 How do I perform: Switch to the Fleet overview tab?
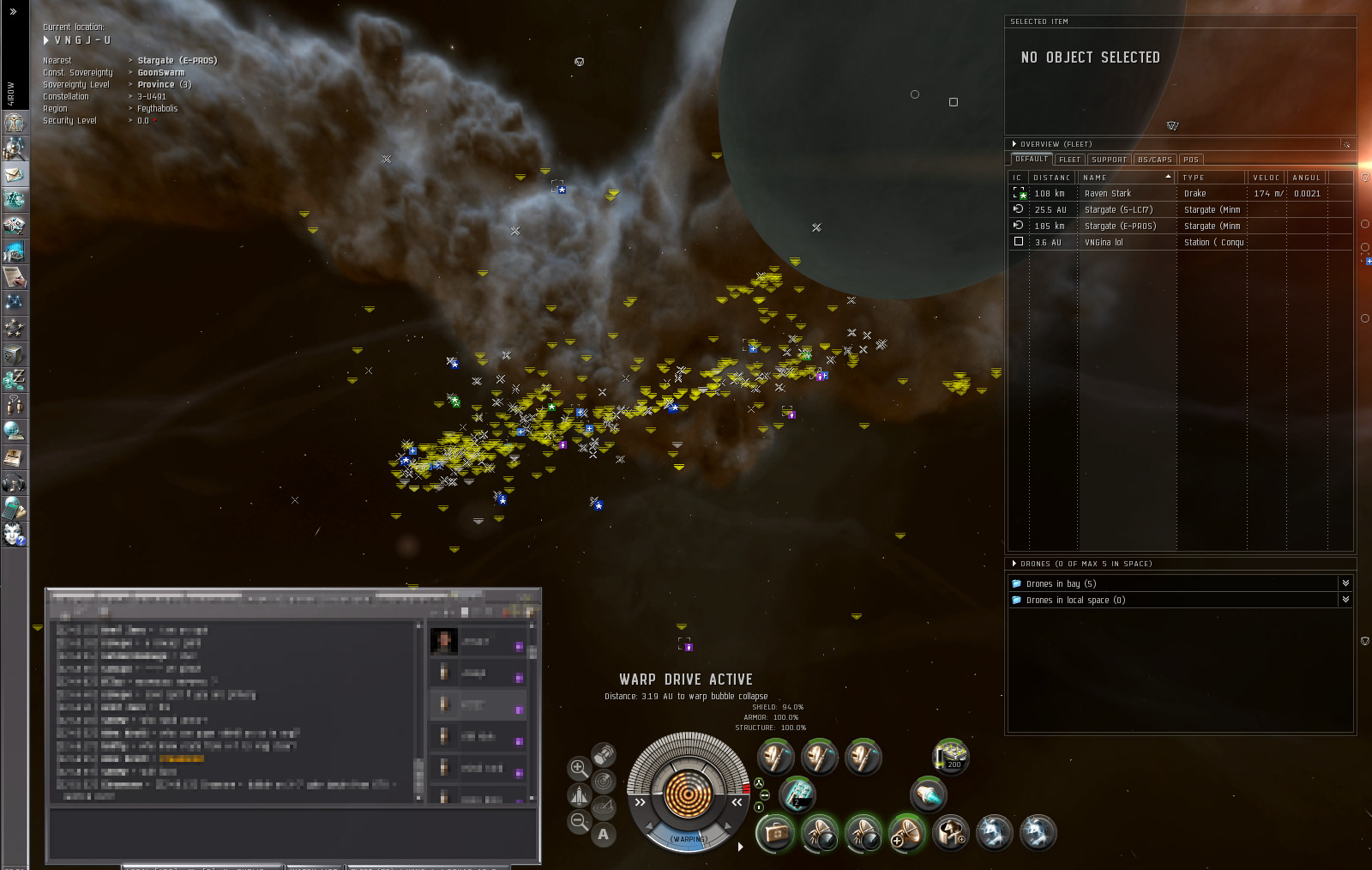point(1069,160)
